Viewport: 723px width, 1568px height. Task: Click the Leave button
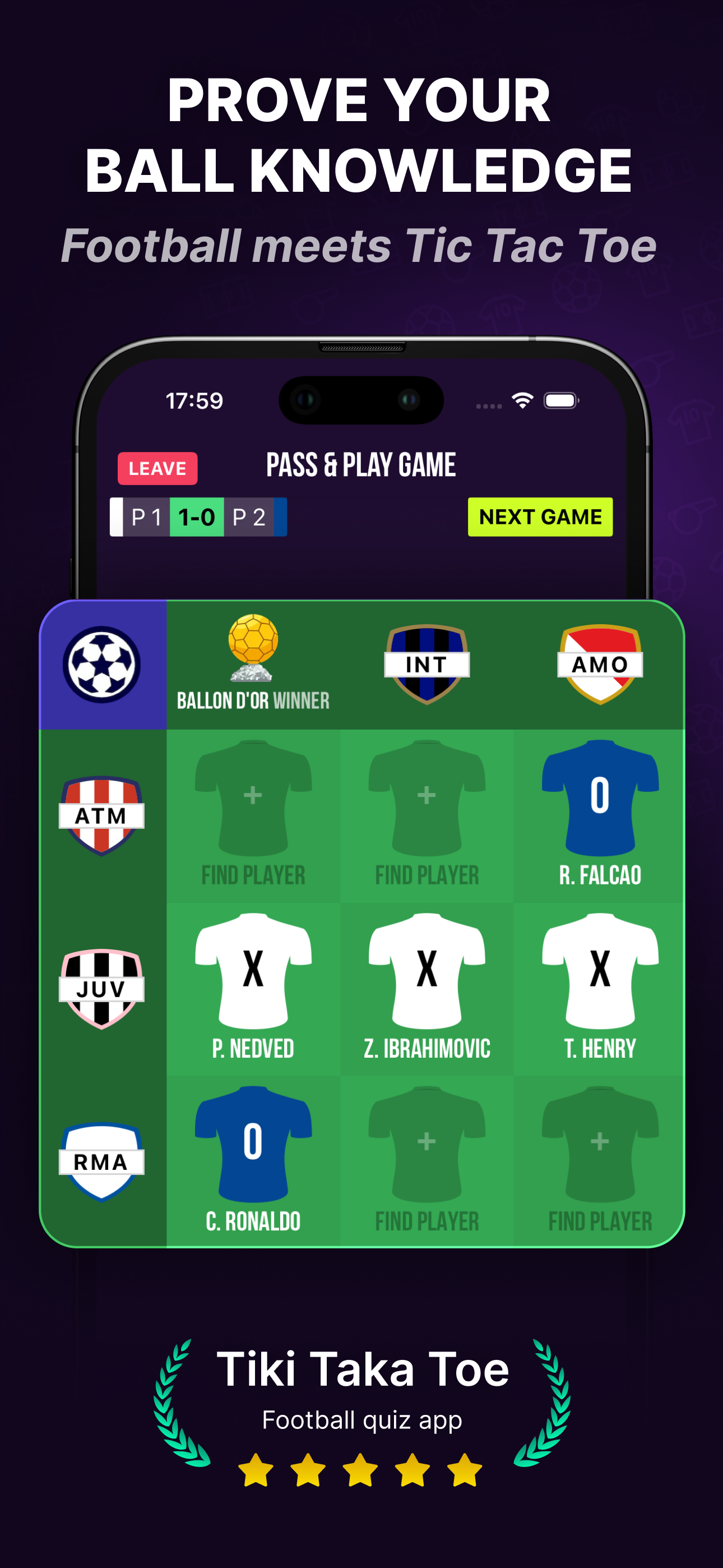157,469
